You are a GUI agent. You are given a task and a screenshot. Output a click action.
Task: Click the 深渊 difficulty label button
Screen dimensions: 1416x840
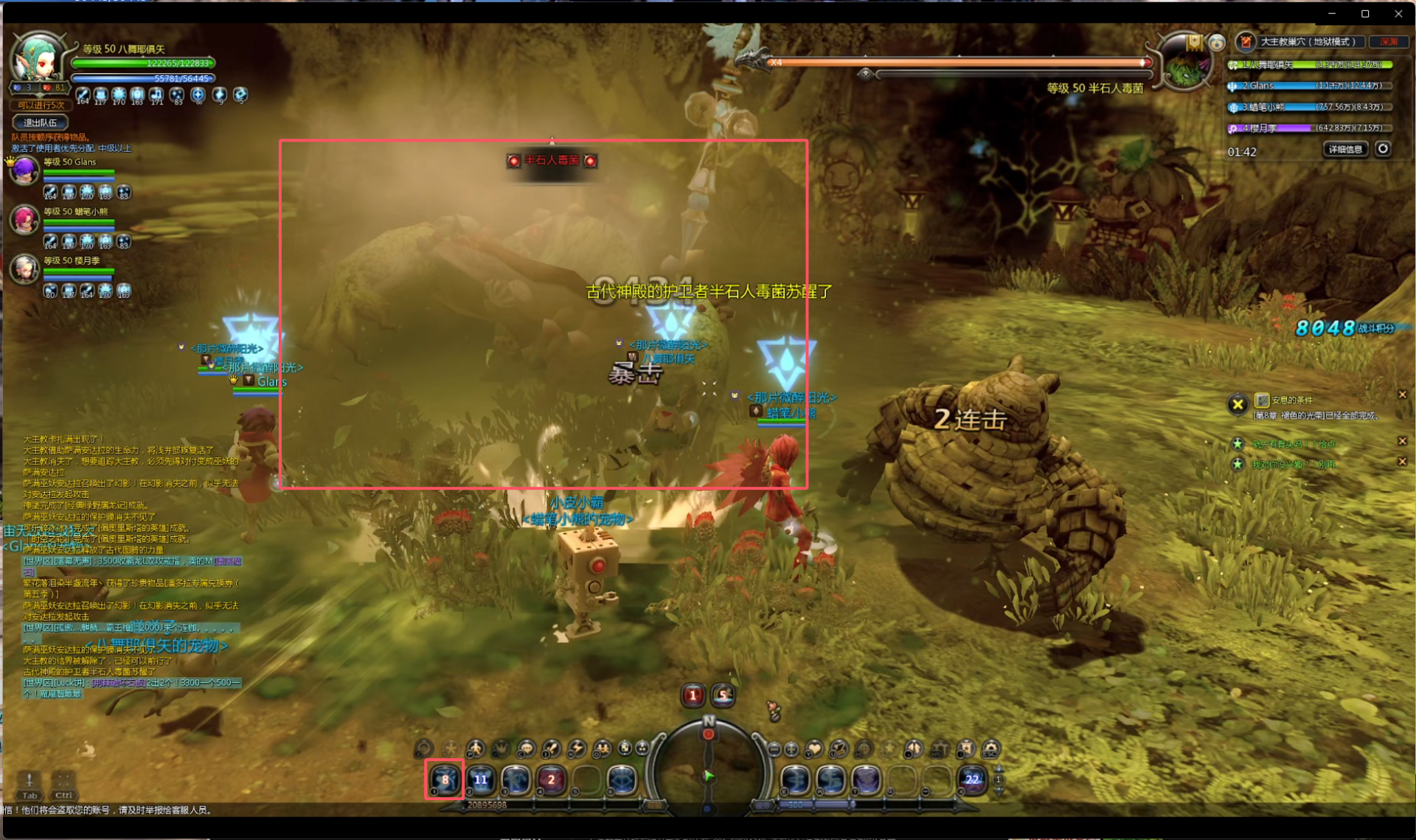[x=1389, y=42]
